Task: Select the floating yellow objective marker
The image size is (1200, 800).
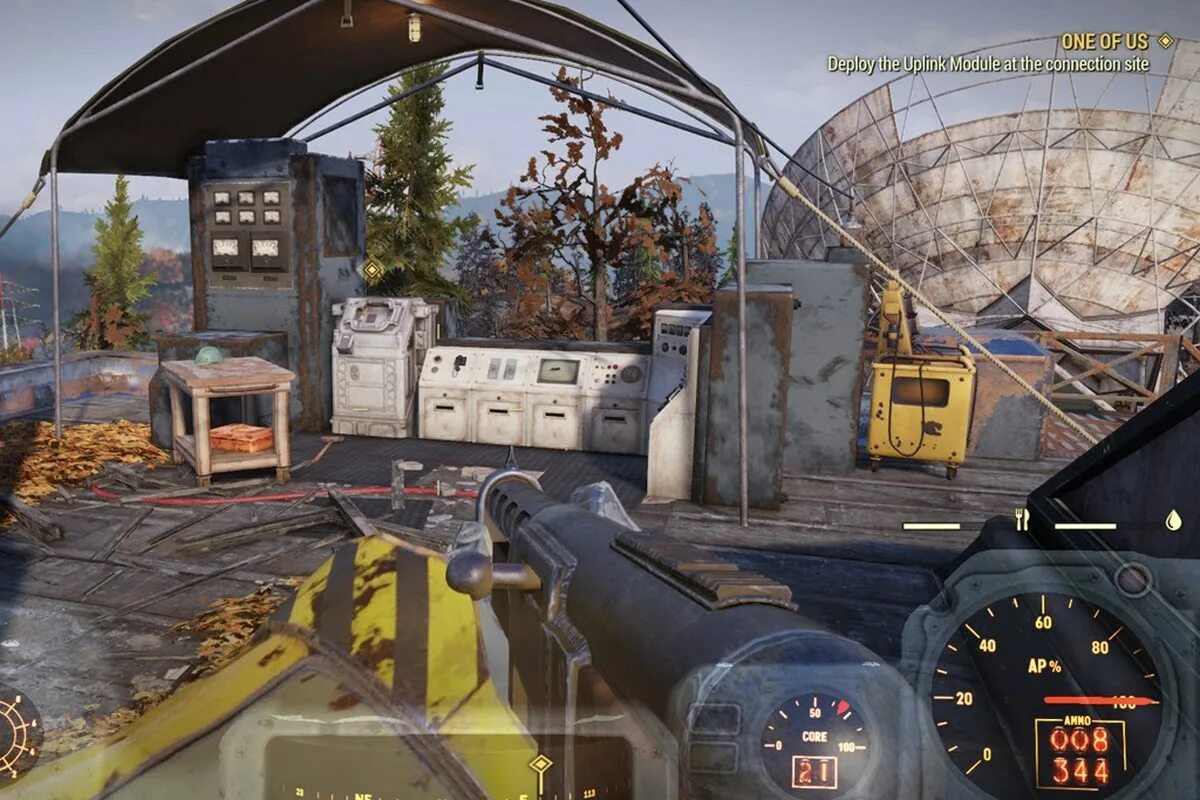Action: (x=372, y=270)
